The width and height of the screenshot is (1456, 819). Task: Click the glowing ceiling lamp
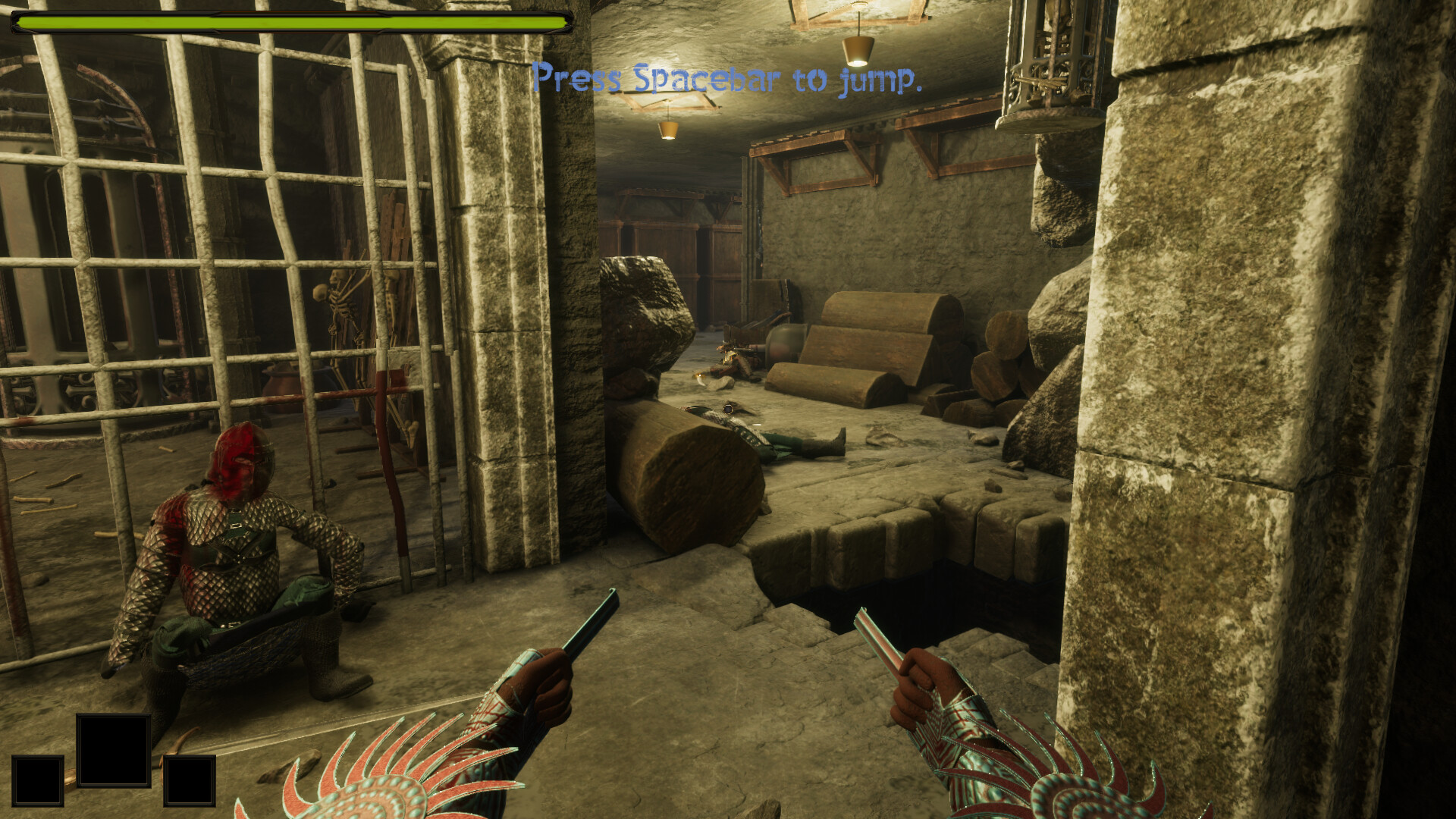858,49
